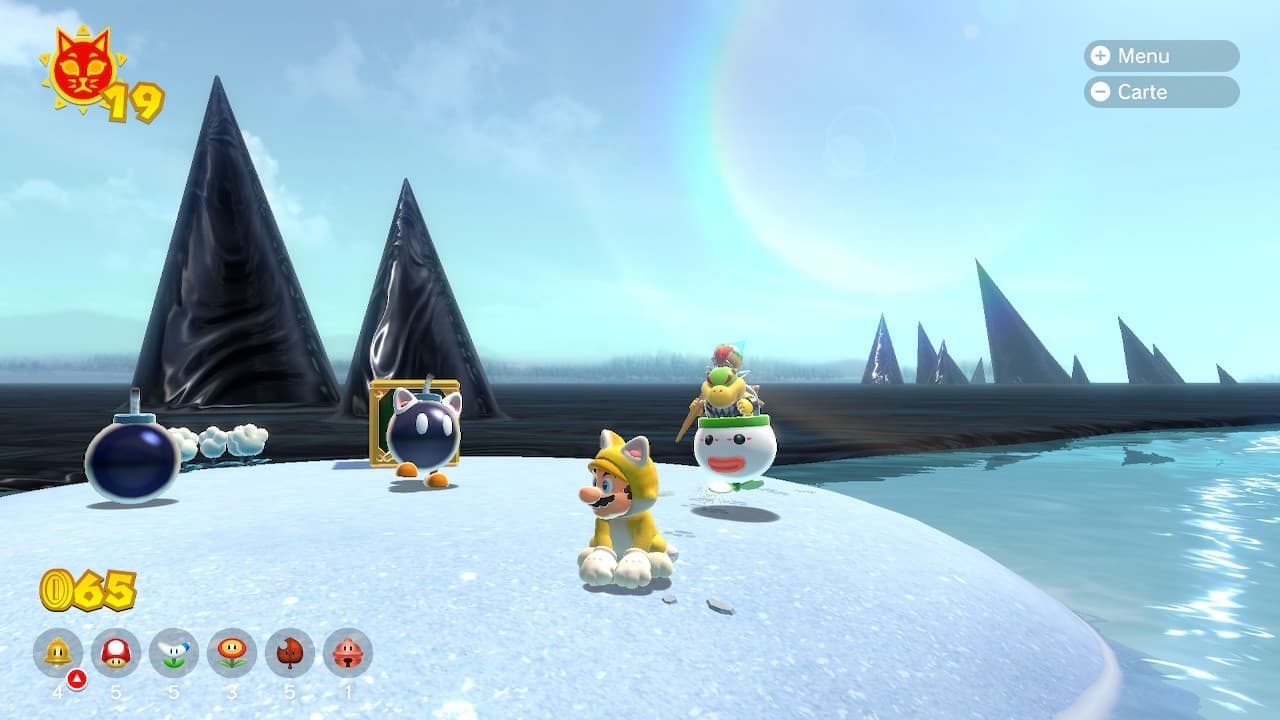Use the brown Super Leaf item
This screenshot has height=720, width=1280.
(x=290, y=653)
